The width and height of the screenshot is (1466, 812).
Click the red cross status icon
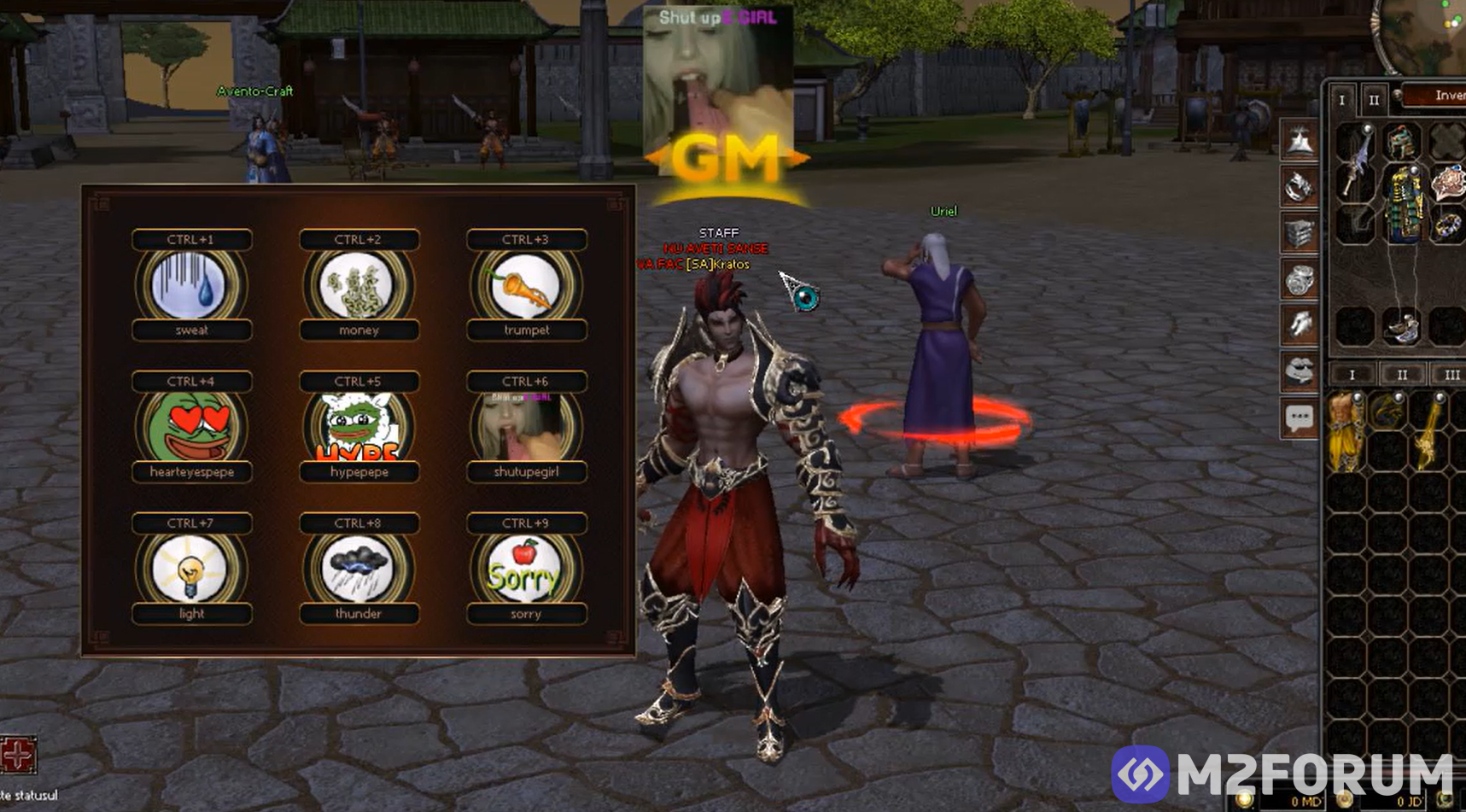[18, 755]
